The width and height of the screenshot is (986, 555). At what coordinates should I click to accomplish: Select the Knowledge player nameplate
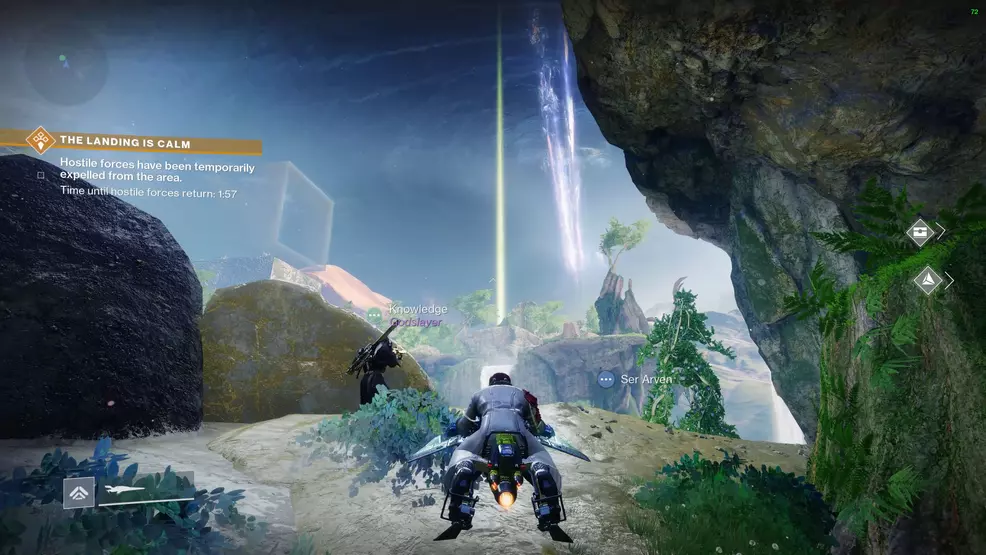pos(417,310)
